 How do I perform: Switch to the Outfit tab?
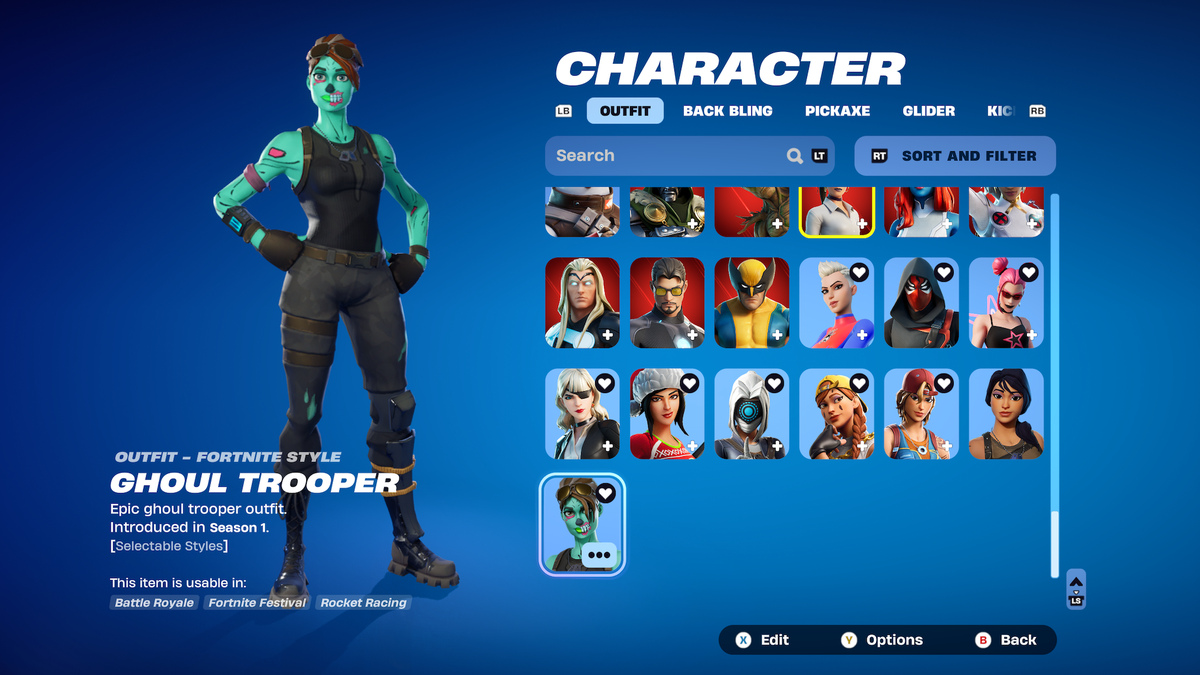[625, 111]
